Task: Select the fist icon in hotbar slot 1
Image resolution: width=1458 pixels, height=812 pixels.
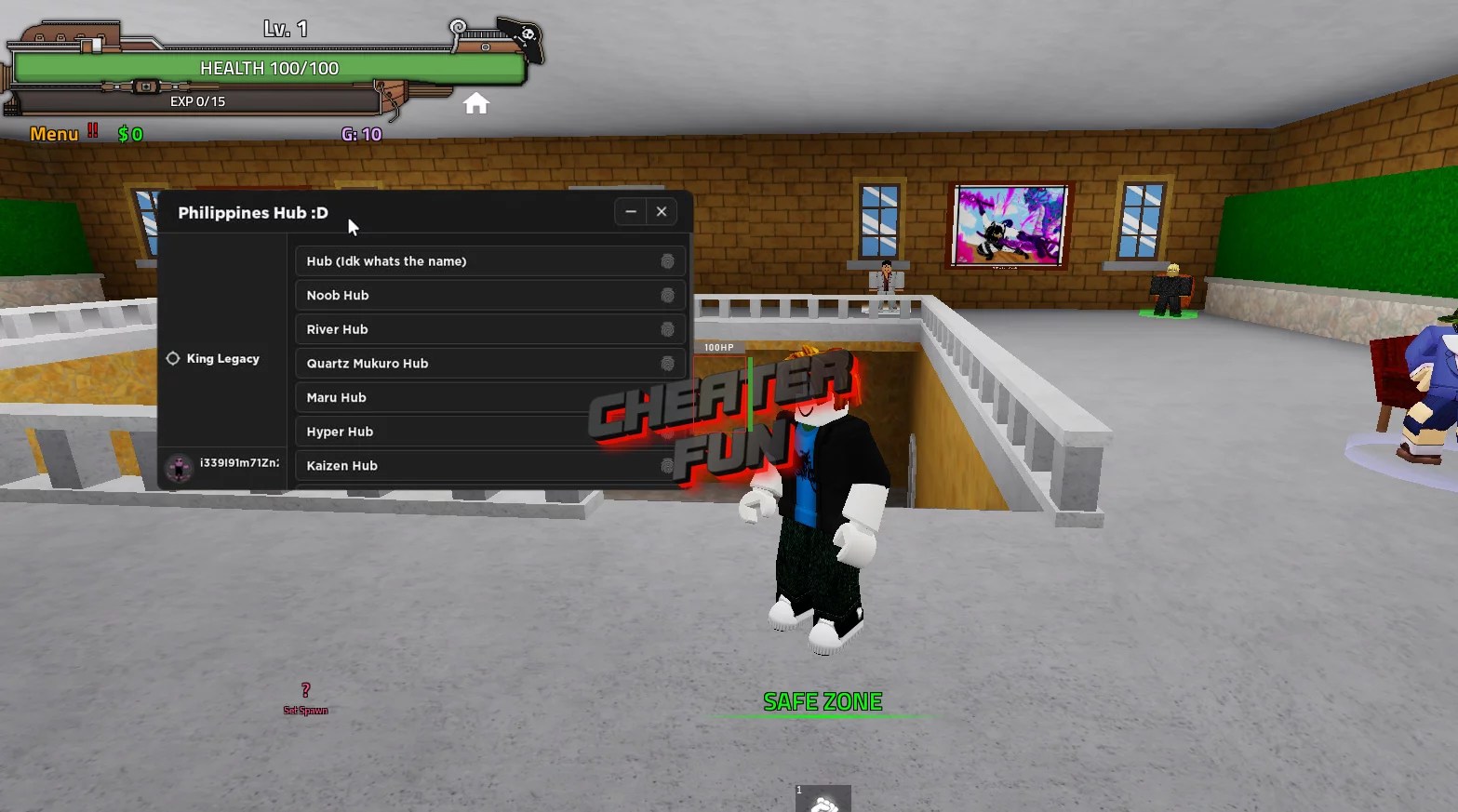Action: pyautogui.click(x=823, y=798)
